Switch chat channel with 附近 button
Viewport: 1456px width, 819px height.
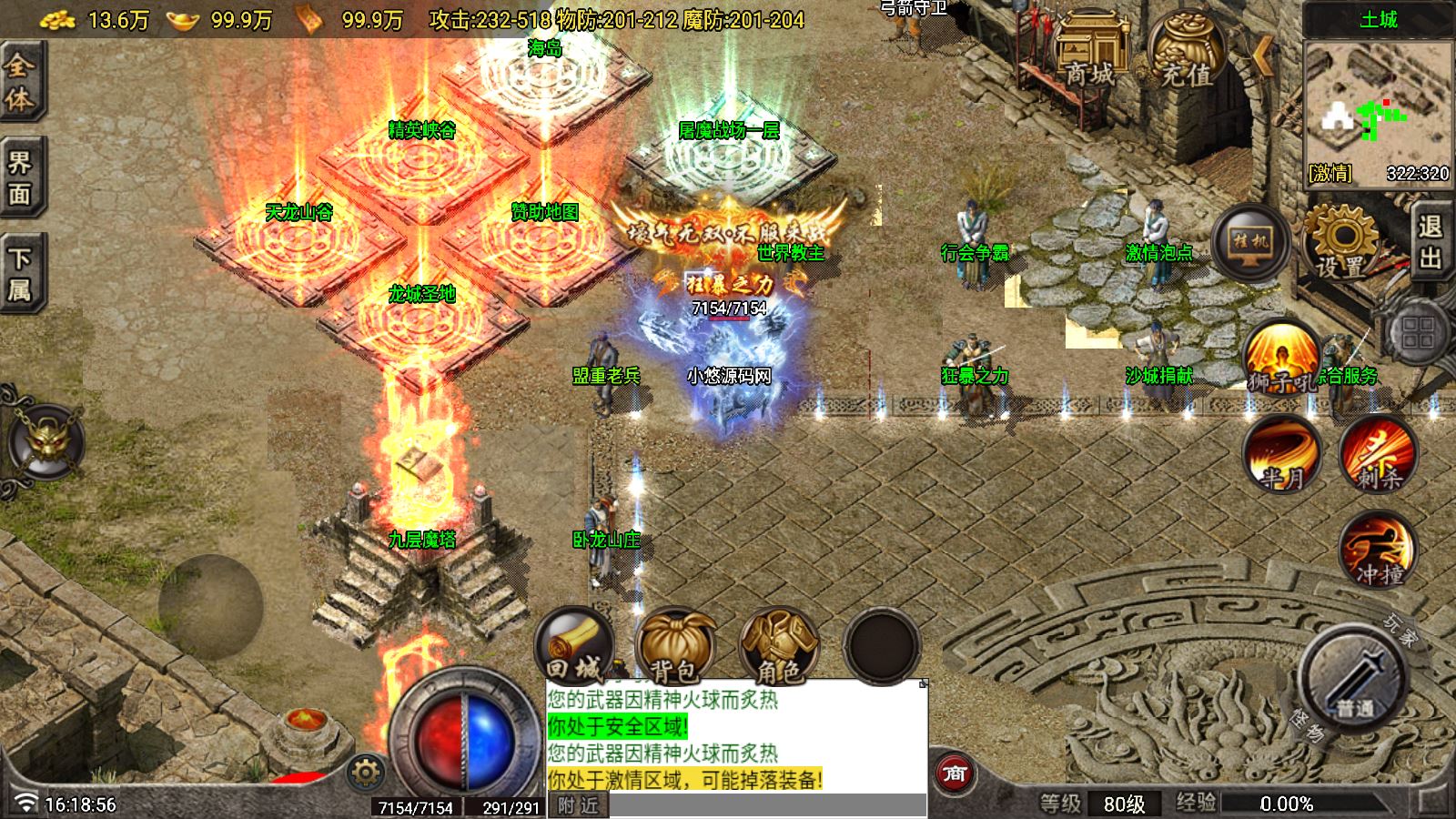[578, 805]
